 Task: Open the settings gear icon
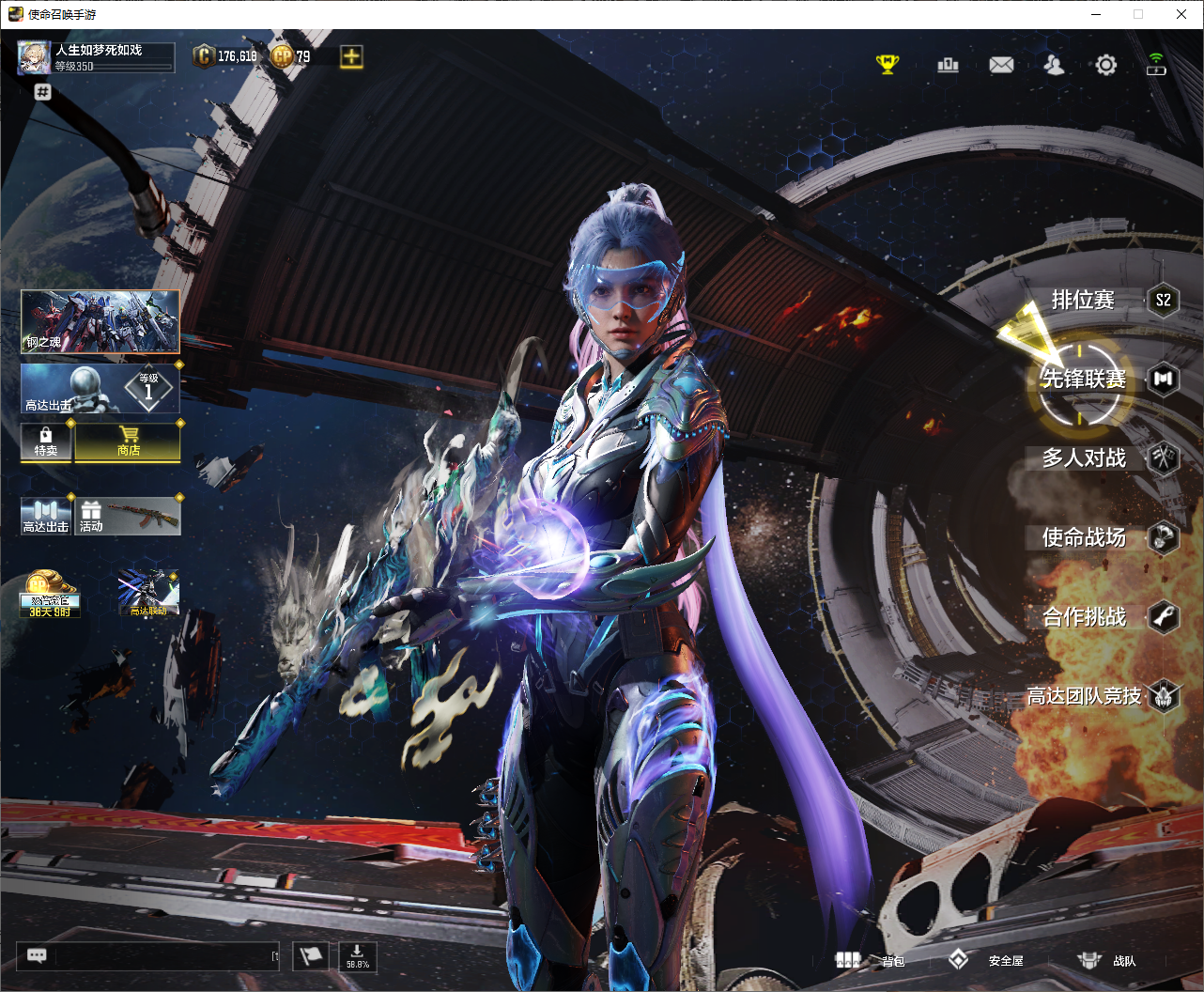coord(1106,65)
